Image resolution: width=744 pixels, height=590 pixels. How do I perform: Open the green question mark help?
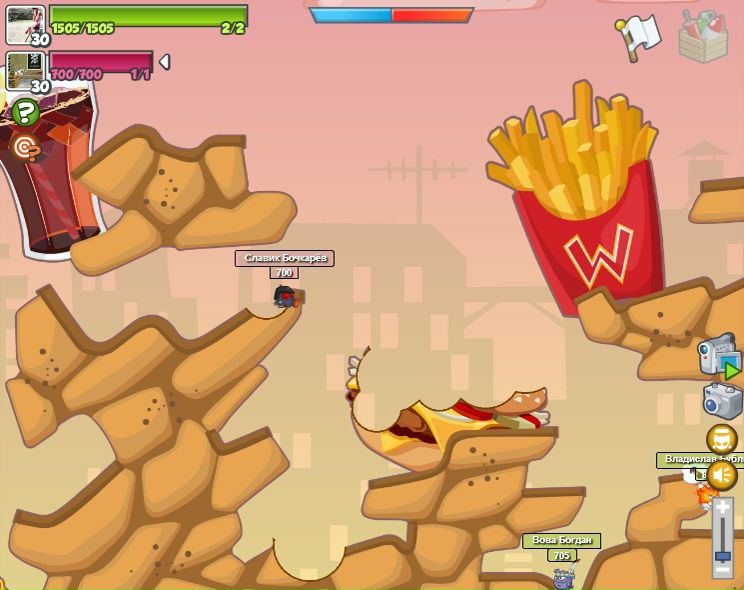[x=24, y=112]
